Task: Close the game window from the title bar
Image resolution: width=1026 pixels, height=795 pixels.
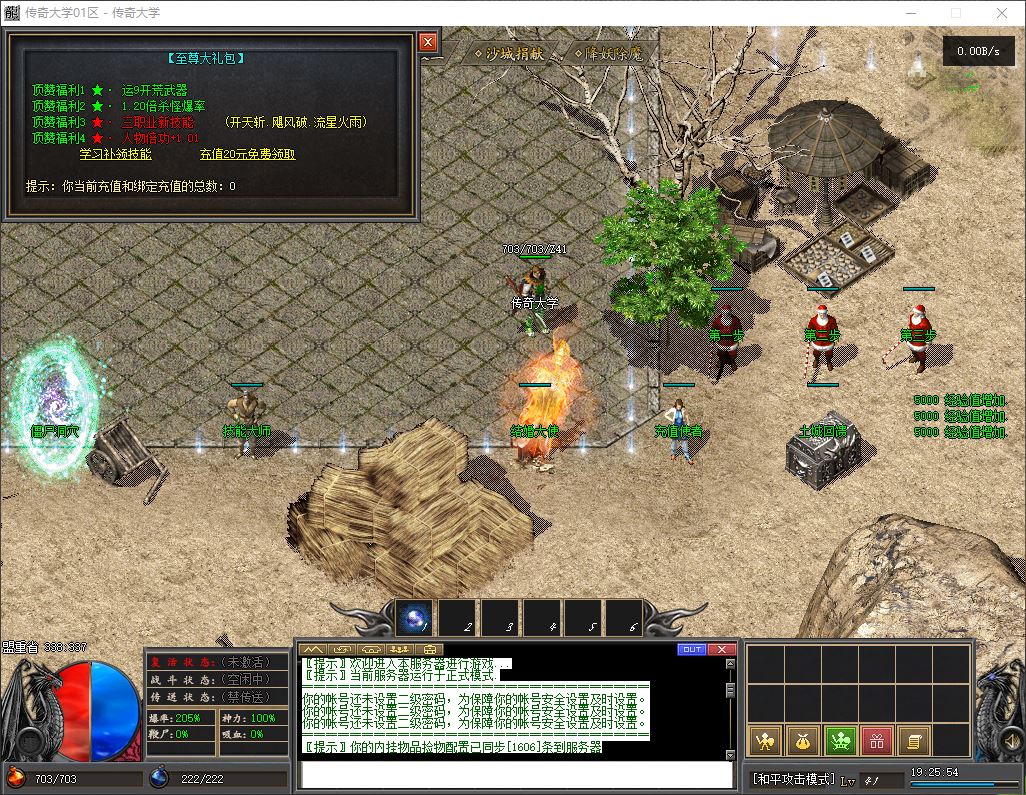Action: click(x=1002, y=13)
